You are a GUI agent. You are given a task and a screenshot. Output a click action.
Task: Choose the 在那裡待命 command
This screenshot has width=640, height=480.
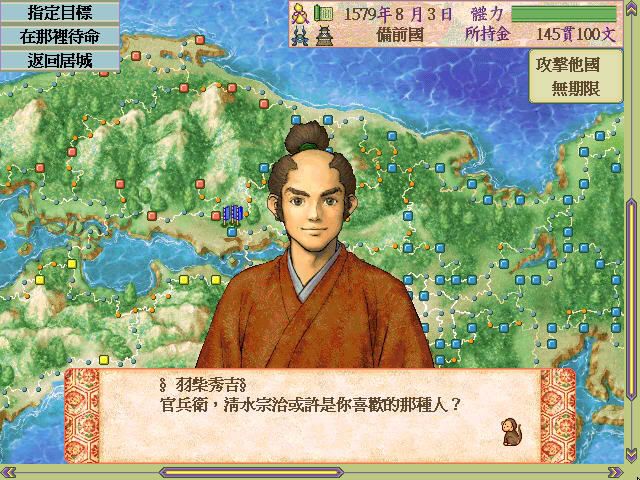tap(59, 35)
